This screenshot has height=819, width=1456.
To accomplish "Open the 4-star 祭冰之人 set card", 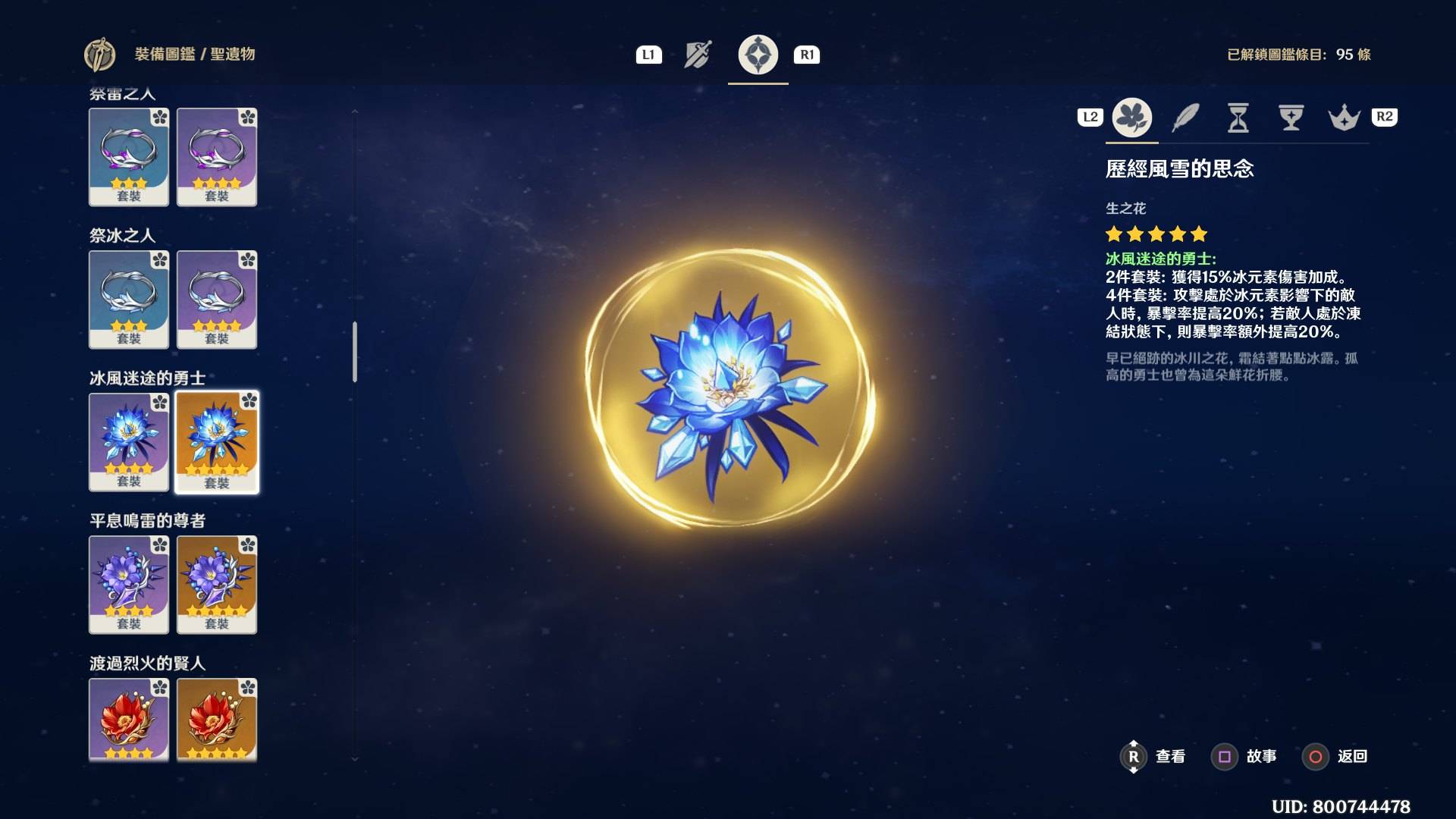I will pos(217,300).
